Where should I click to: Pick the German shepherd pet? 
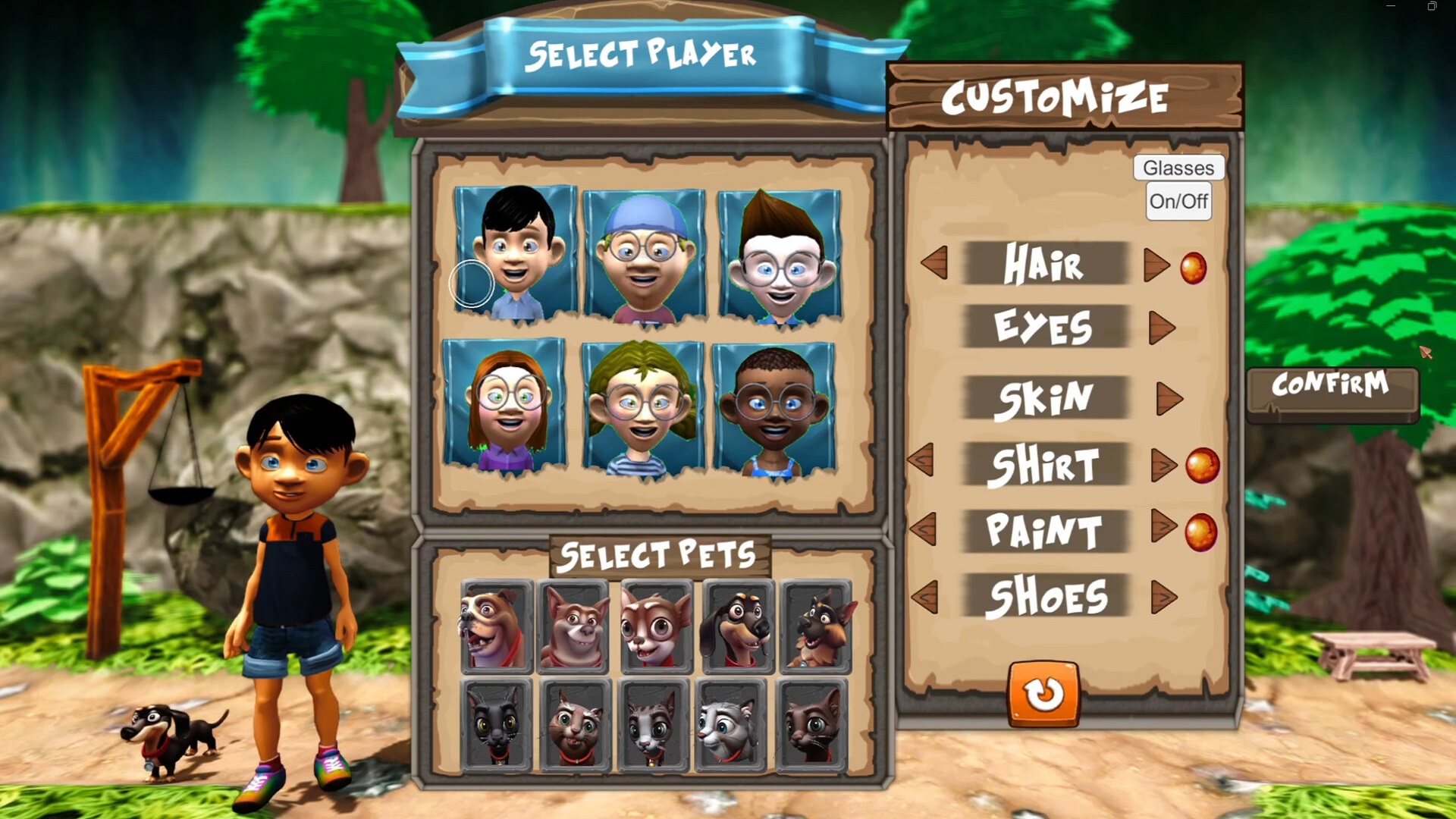(816, 627)
